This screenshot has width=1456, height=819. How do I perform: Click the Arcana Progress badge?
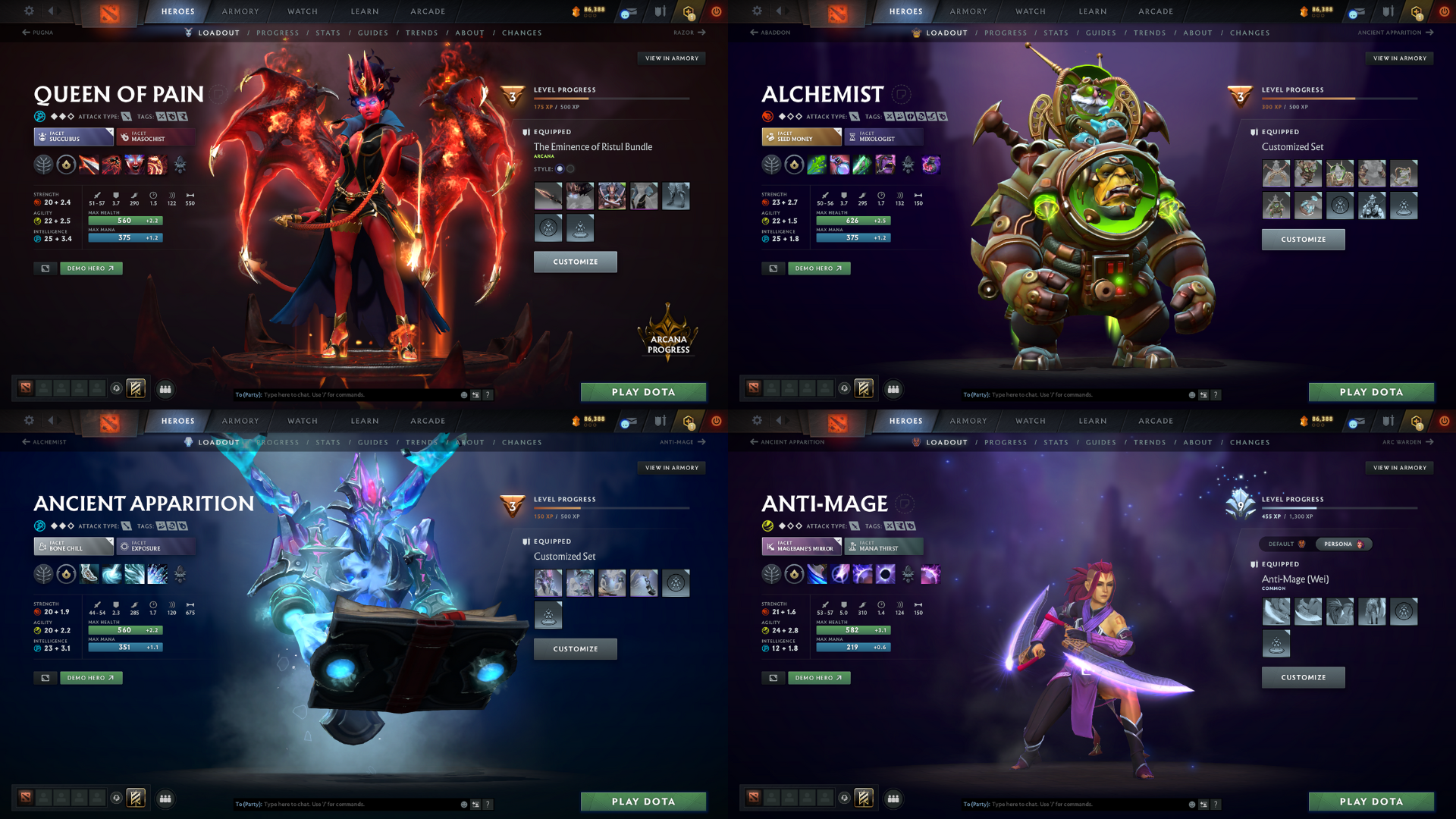668,339
